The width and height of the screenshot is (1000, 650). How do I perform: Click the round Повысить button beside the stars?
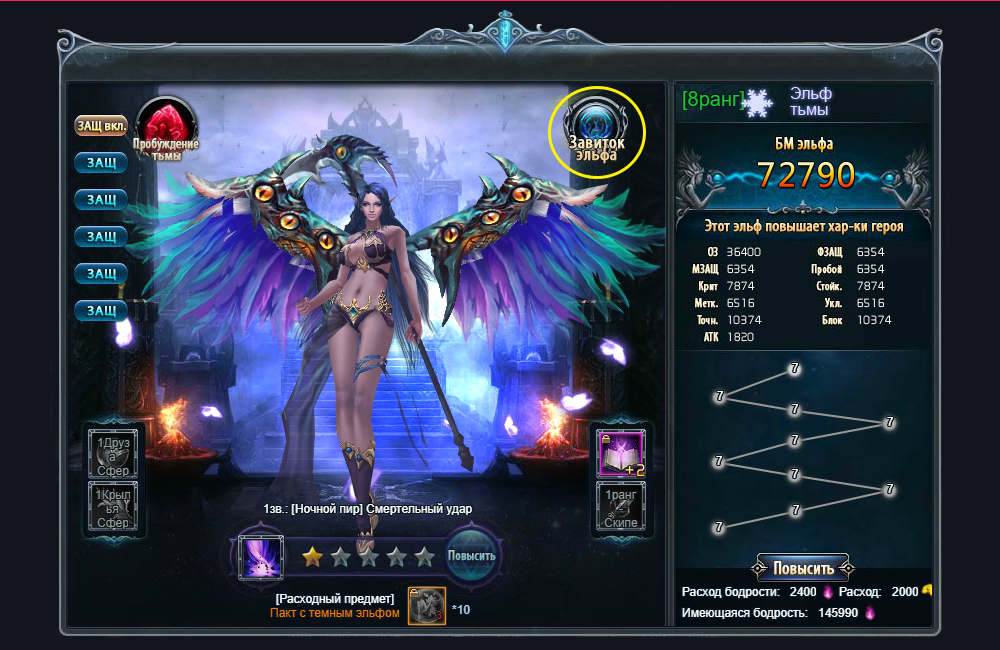471,557
